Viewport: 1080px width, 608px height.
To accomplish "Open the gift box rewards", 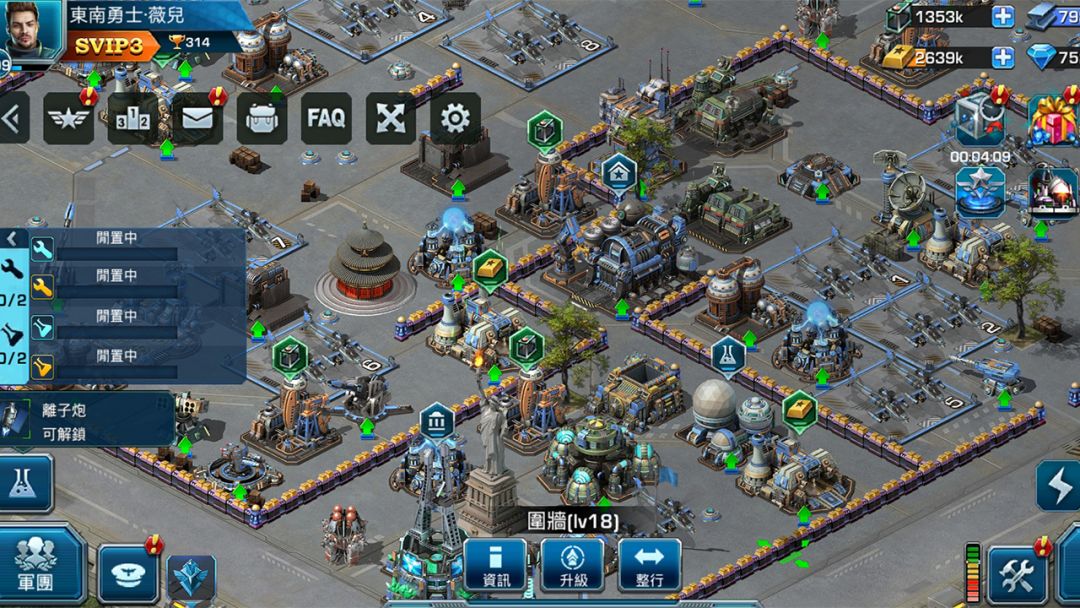I will 1052,120.
